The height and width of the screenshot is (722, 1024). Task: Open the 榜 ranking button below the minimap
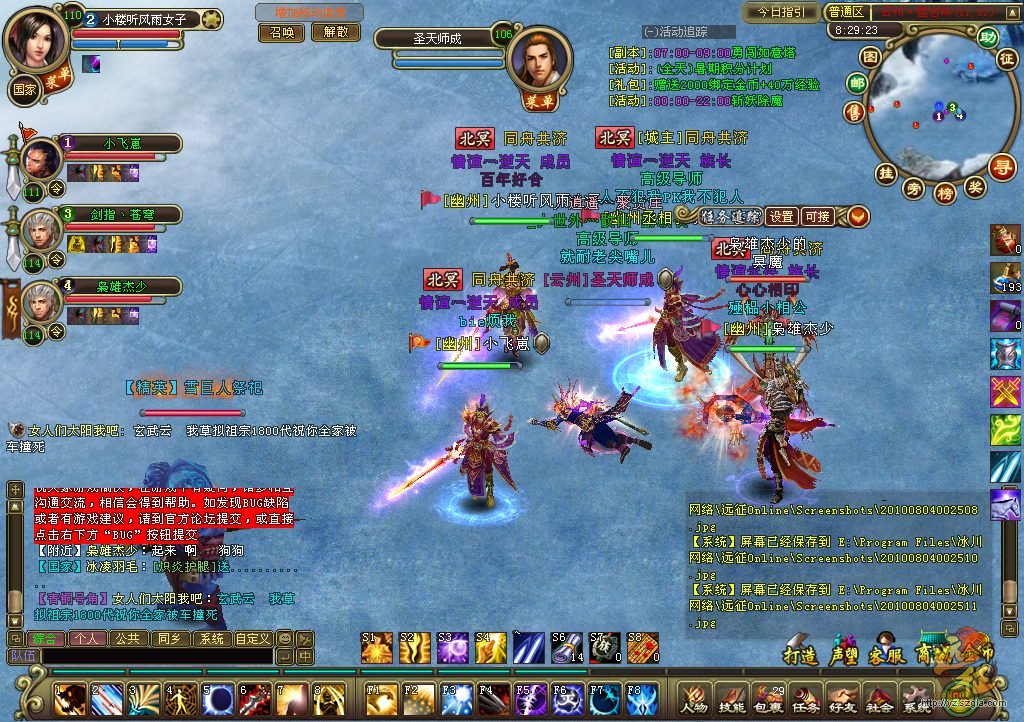coord(945,193)
